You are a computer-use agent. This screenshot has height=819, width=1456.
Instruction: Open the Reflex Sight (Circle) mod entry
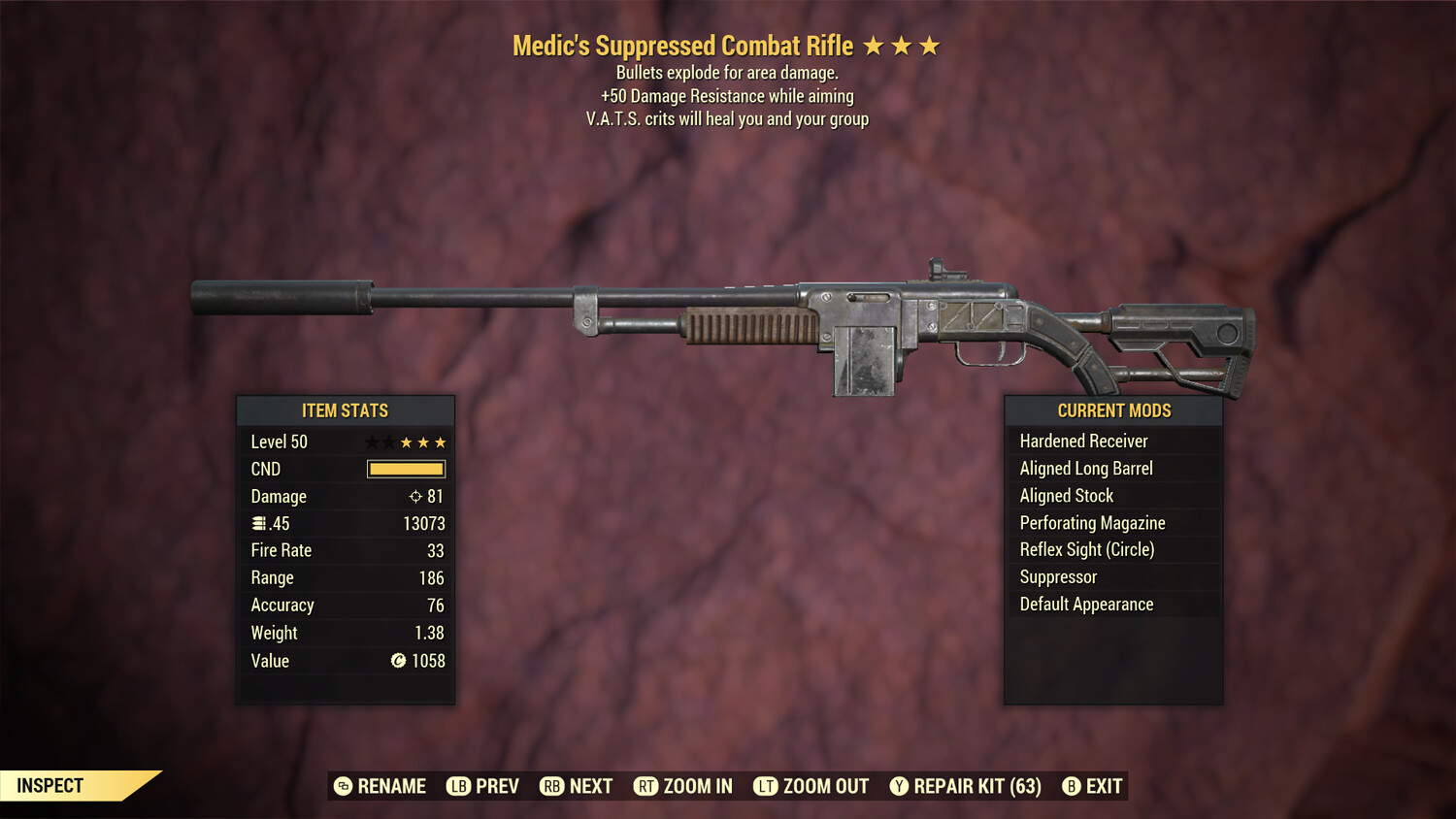click(1086, 549)
